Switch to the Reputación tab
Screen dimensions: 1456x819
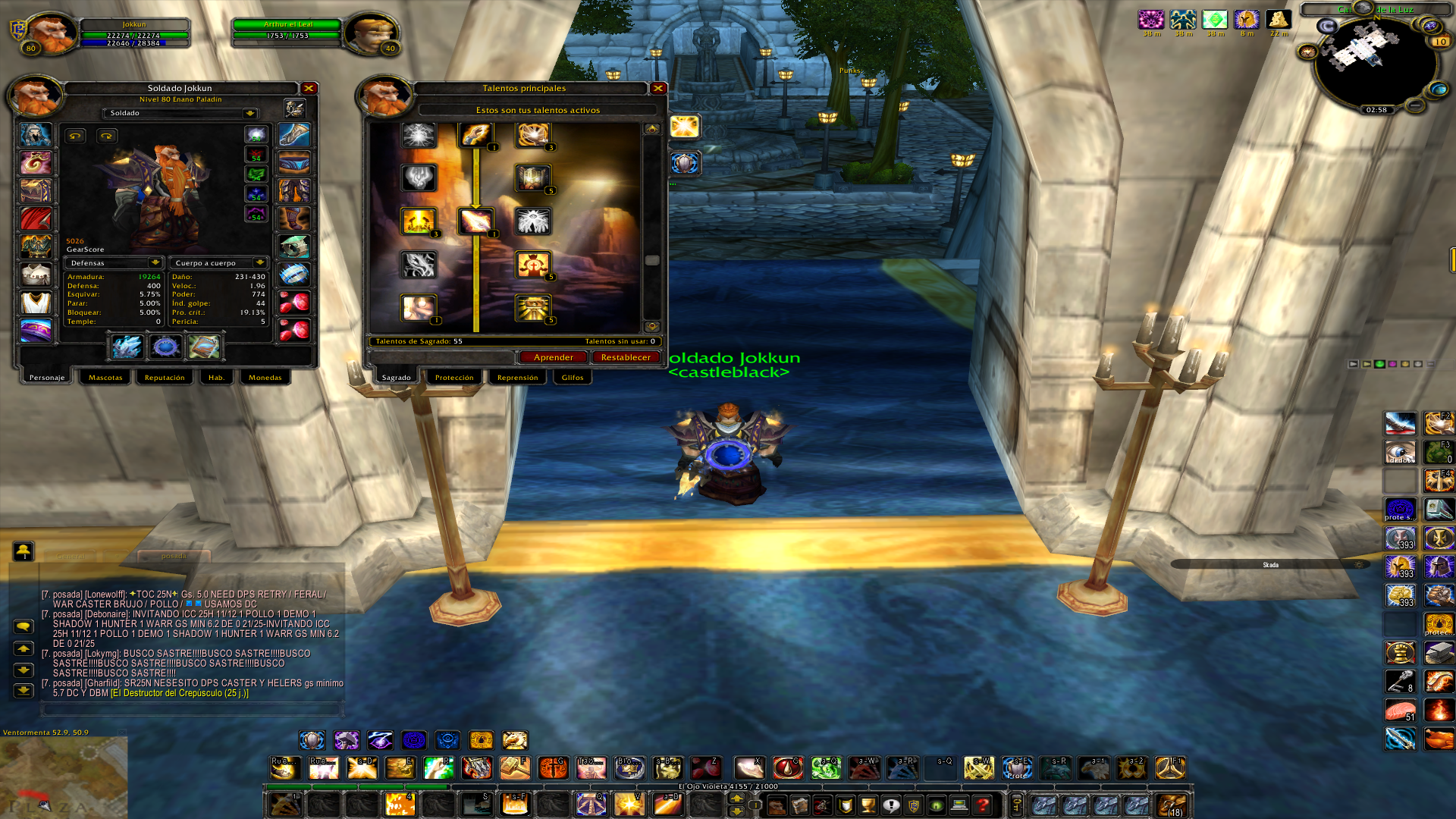click(165, 378)
